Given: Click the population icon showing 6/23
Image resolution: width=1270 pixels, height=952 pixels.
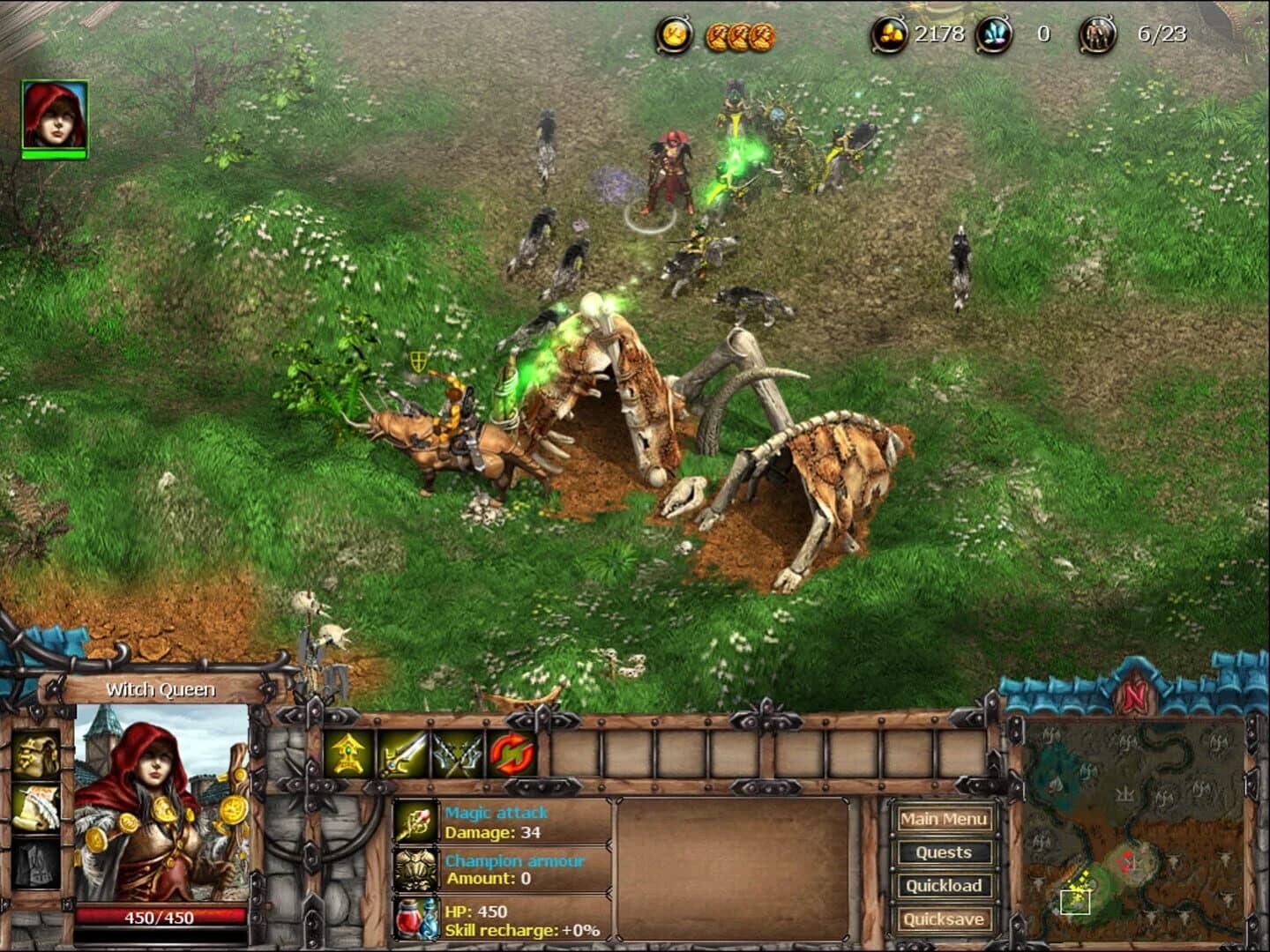Looking at the screenshot, I should (1096, 35).
